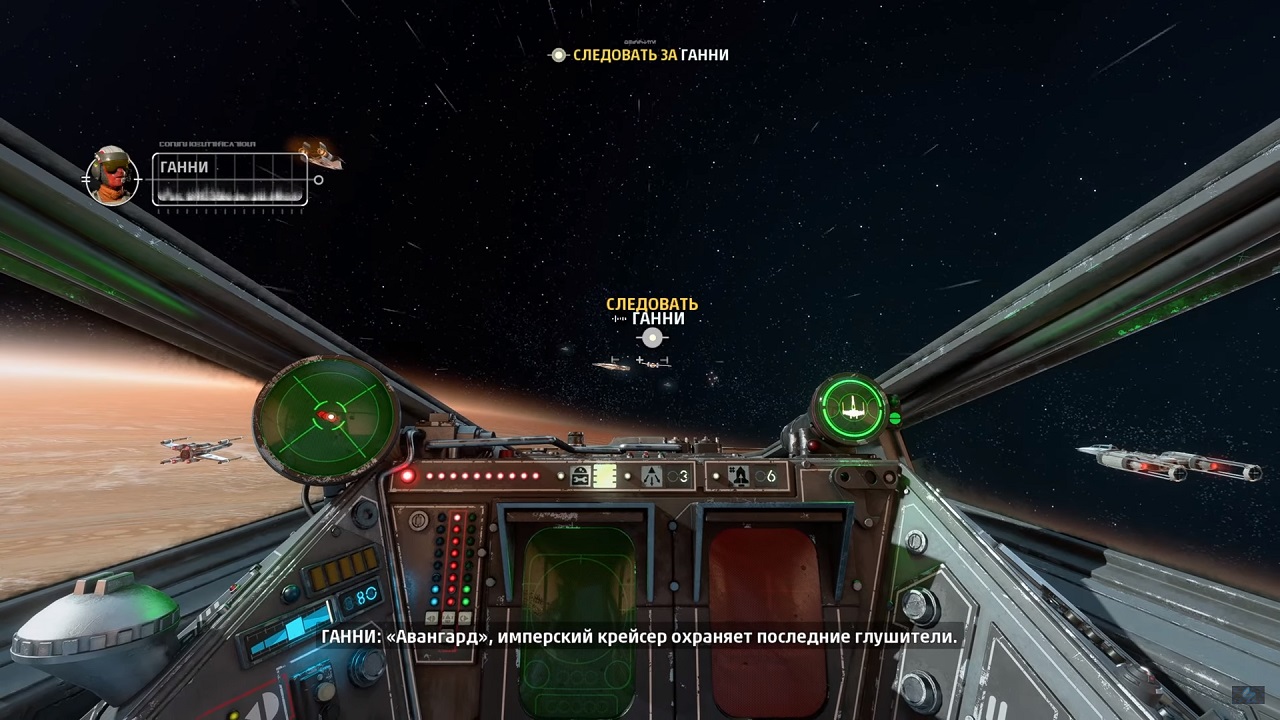Select the "Следовать Ганни" waypoint marker
The width and height of the screenshot is (1280, 720).
tap(652, 337)
